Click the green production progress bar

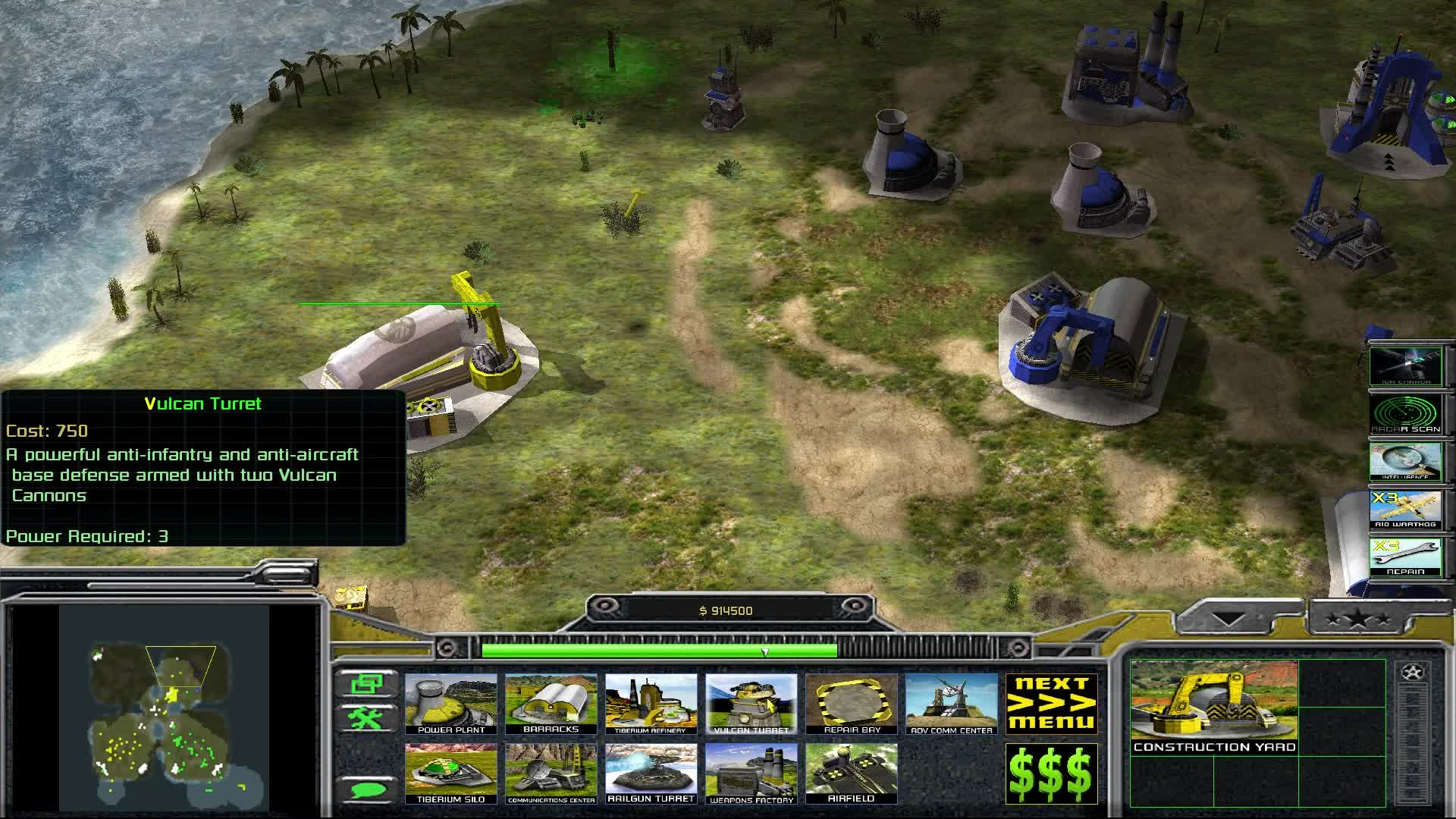[x=660, y=648]
